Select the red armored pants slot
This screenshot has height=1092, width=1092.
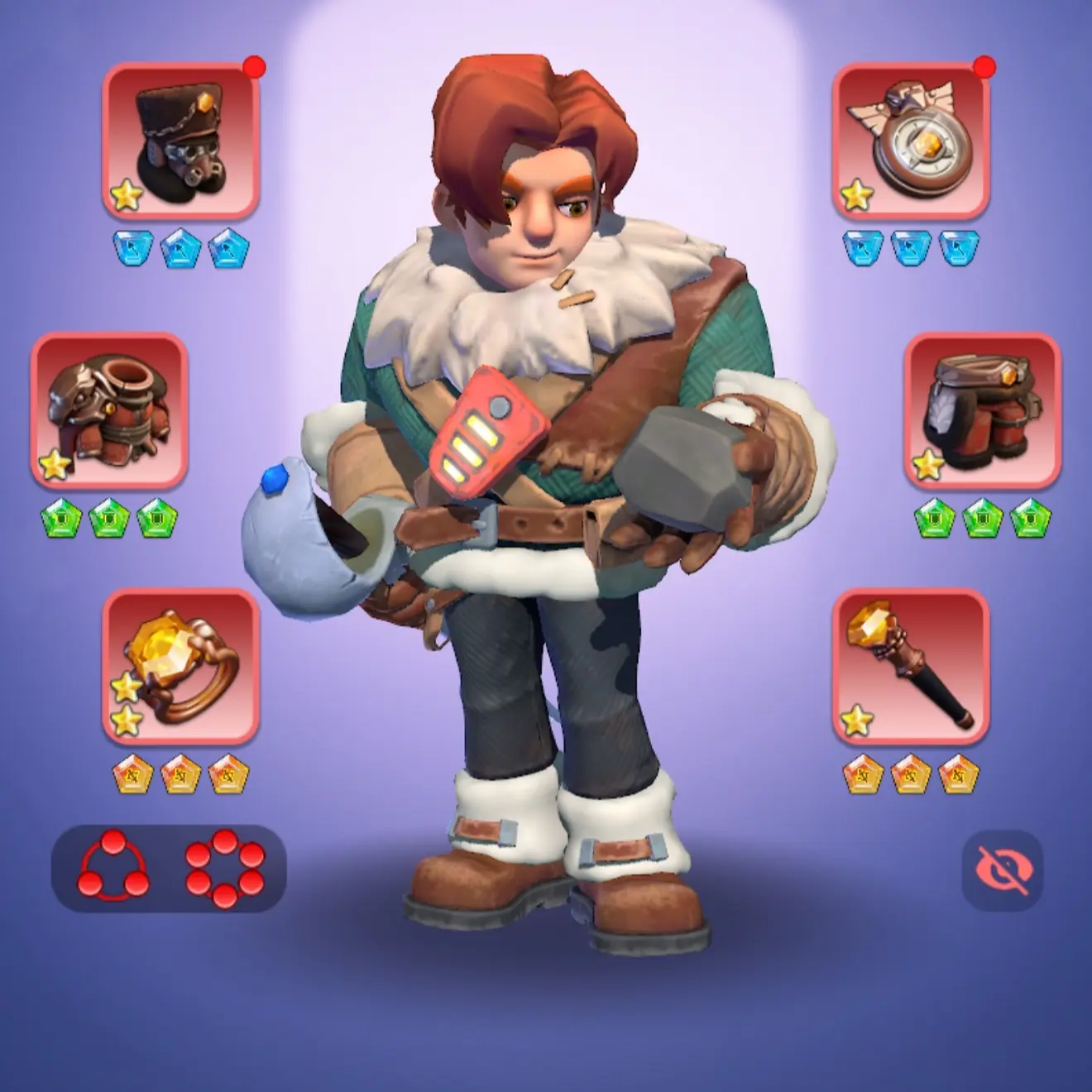click(x=982, y=411)
